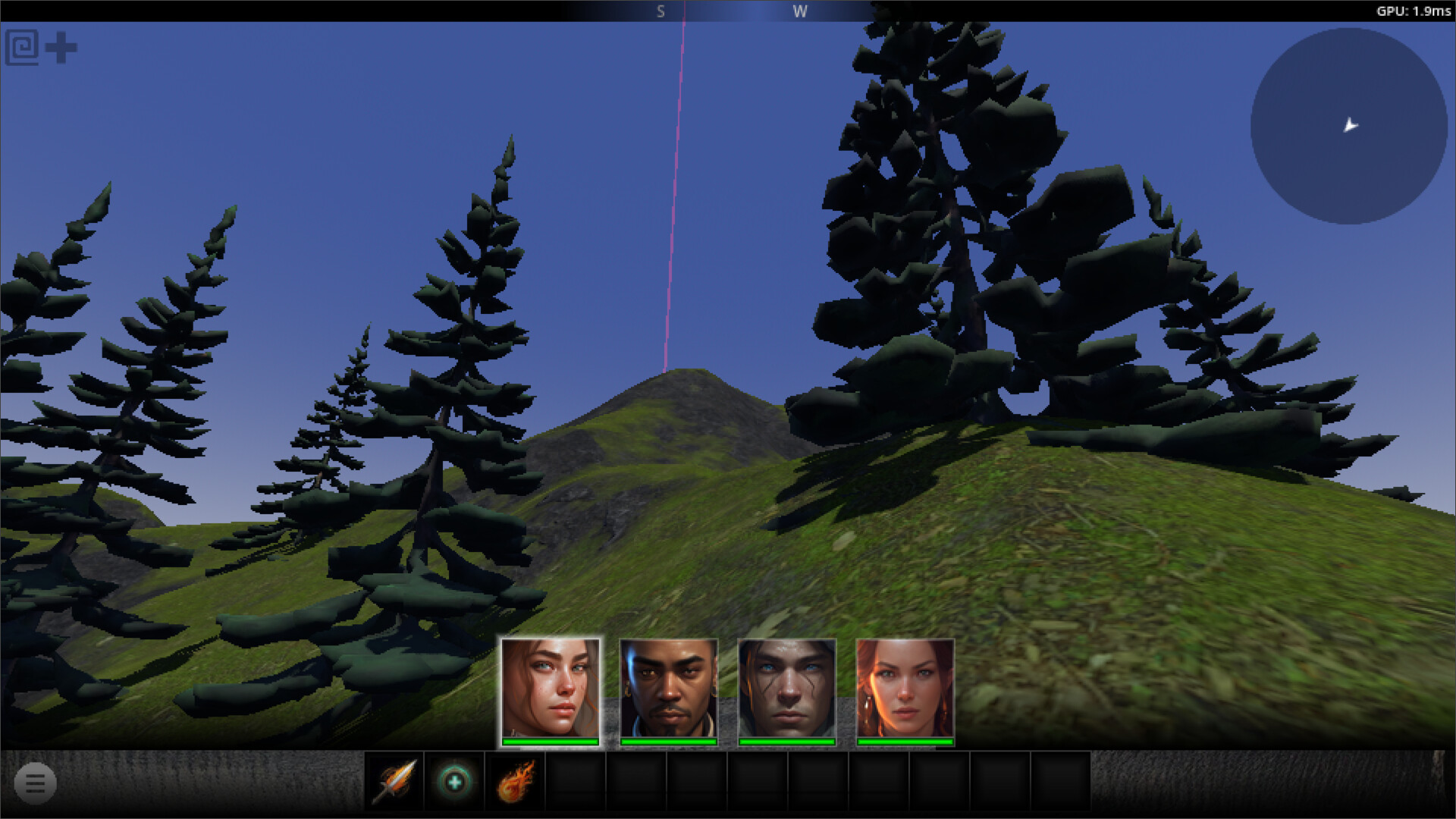Click the S marker on the compass bar
Screen dimensions: 1456x819
[660, 11]
